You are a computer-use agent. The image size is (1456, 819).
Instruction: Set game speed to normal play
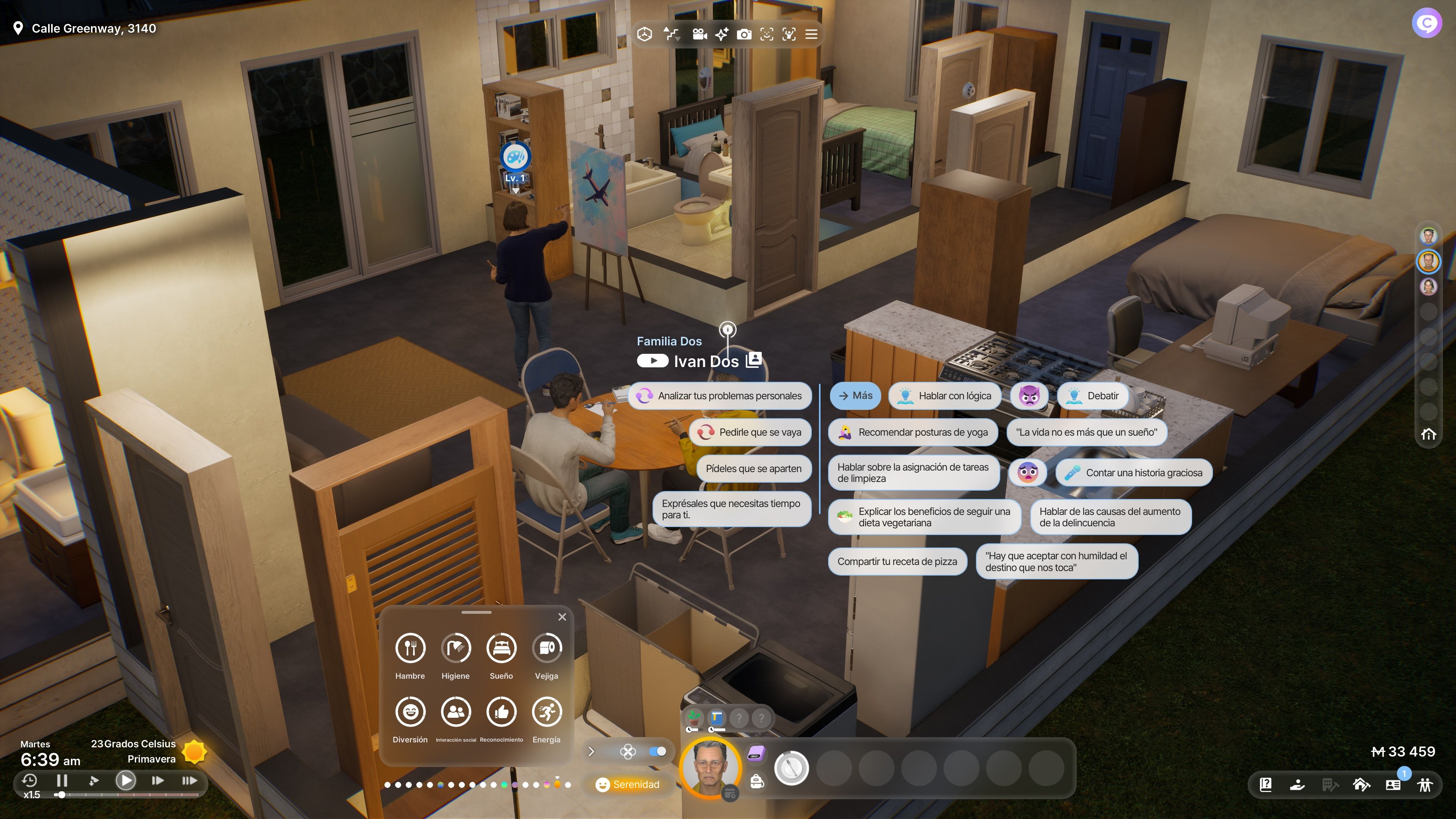point(126,781)
